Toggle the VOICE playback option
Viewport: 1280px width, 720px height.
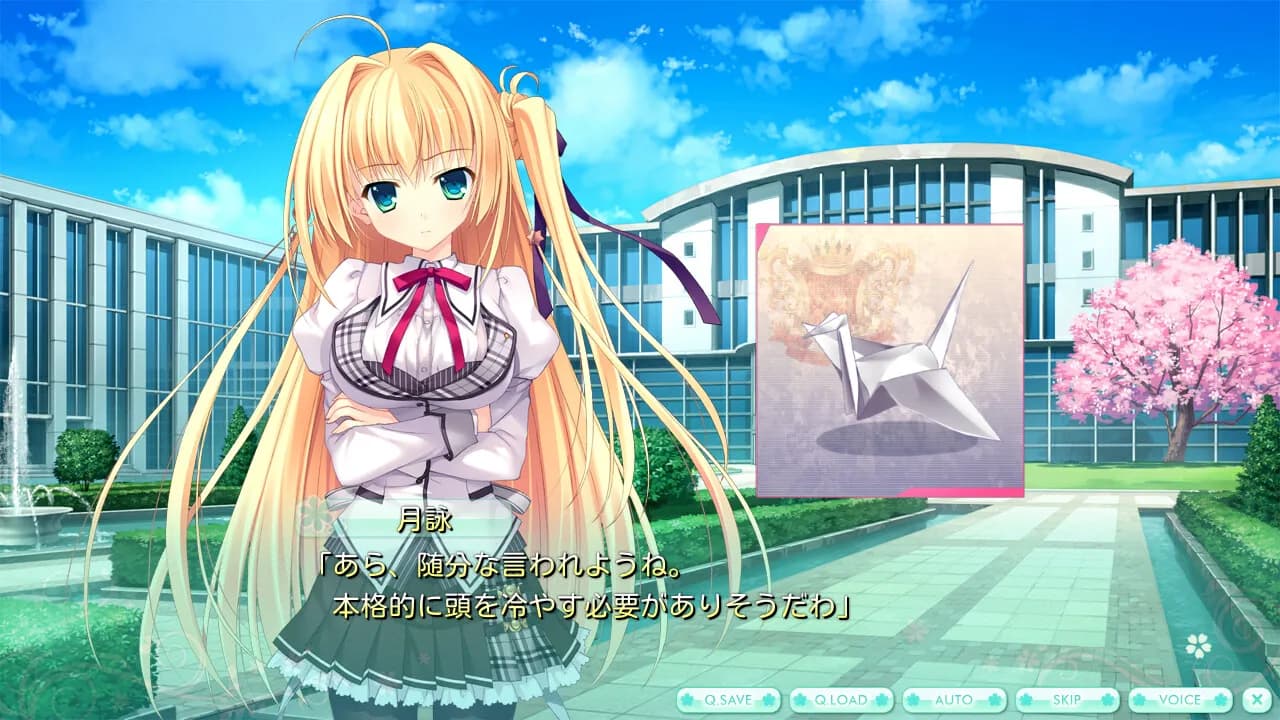[x=1182, y=701]
